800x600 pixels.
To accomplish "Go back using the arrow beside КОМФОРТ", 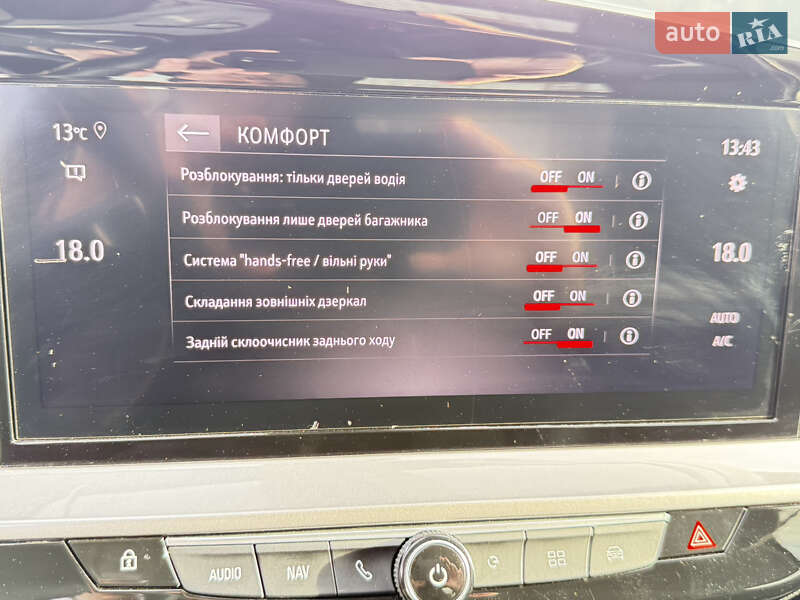I will pos(193,133).
